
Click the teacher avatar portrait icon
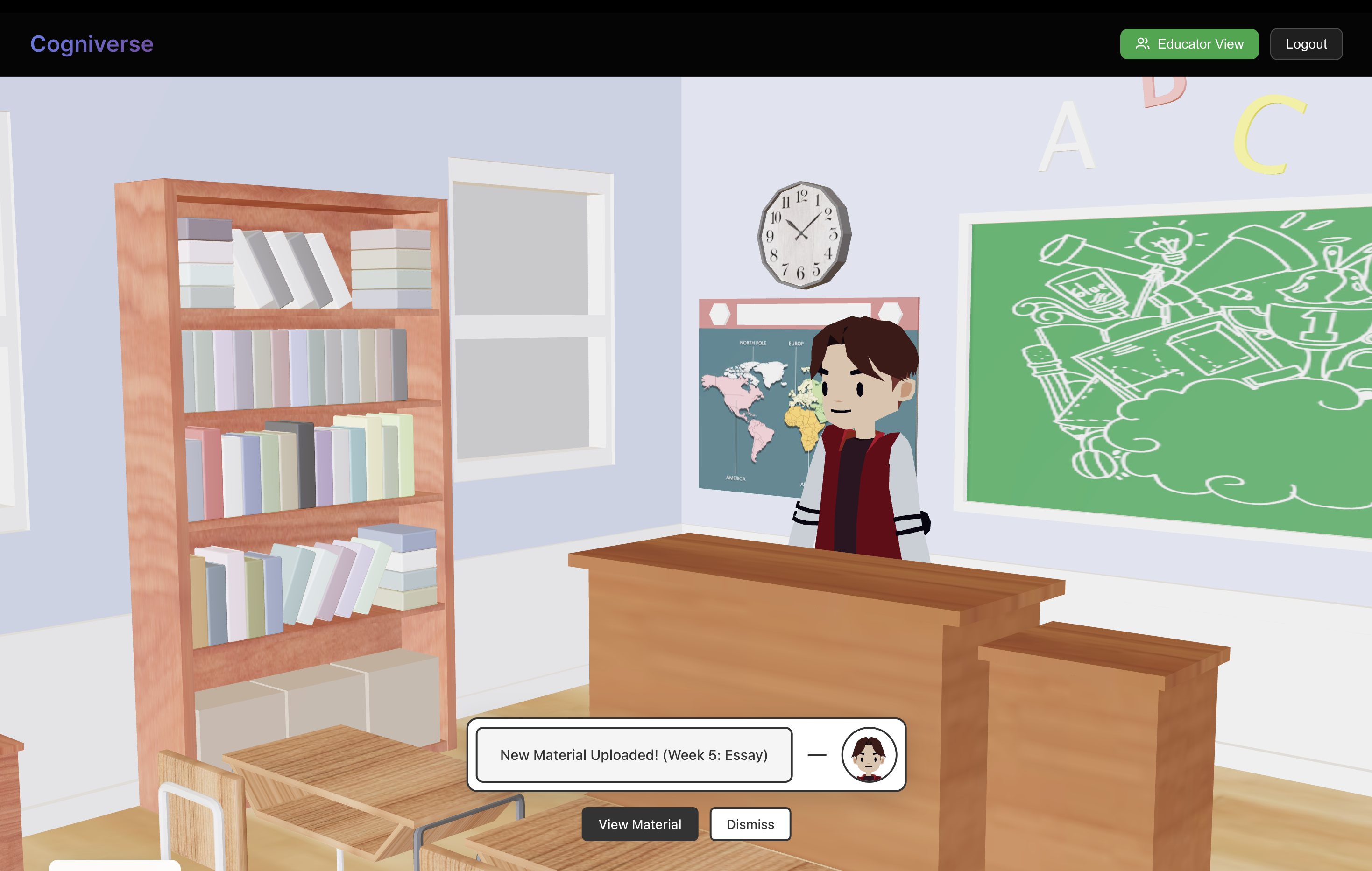coord(868,754)
